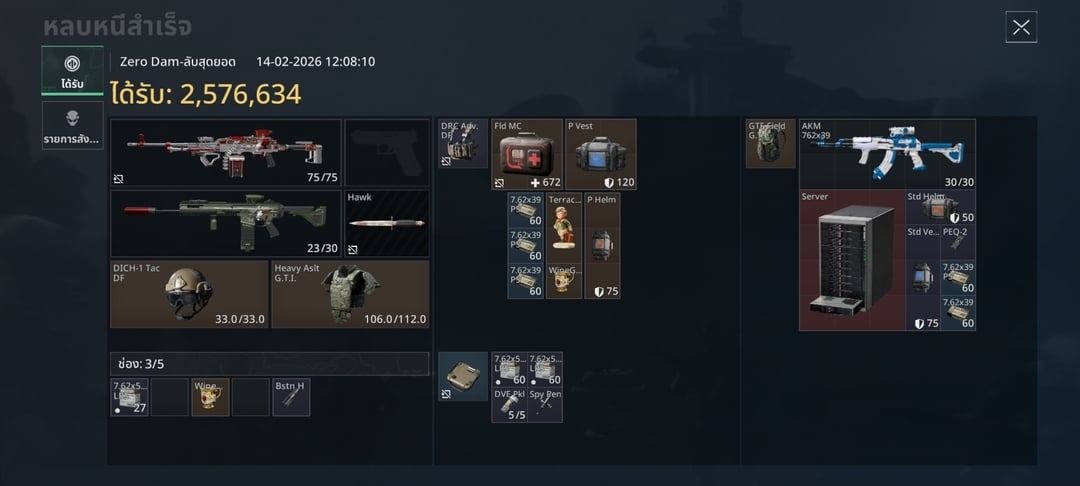This screenshot has height=486, width=1080.
Task: Inspect the Hawk knife slot
Action: [386, 223]
